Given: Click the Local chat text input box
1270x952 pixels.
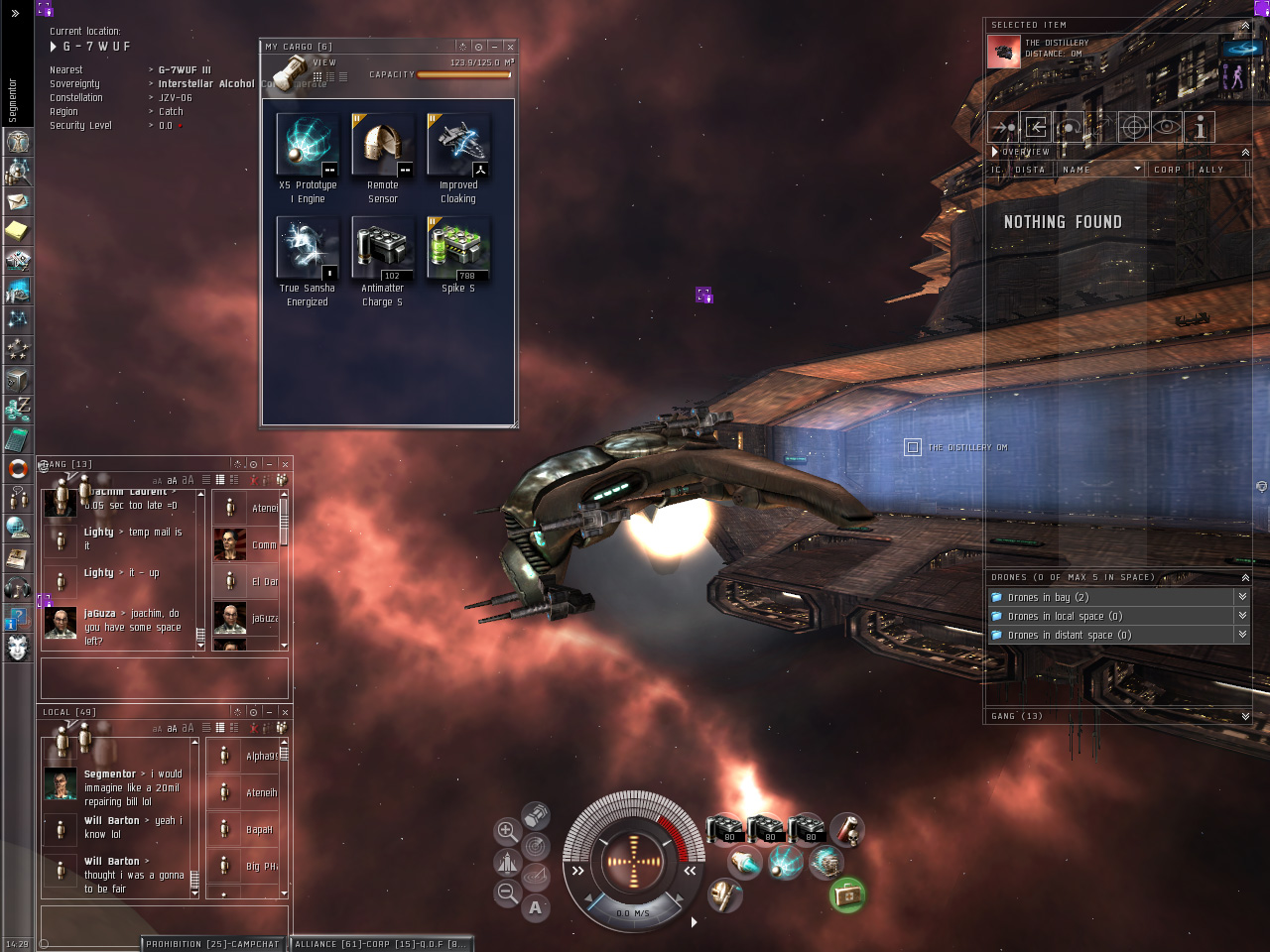Looking at the screenshot, I should tap(165, 921).
